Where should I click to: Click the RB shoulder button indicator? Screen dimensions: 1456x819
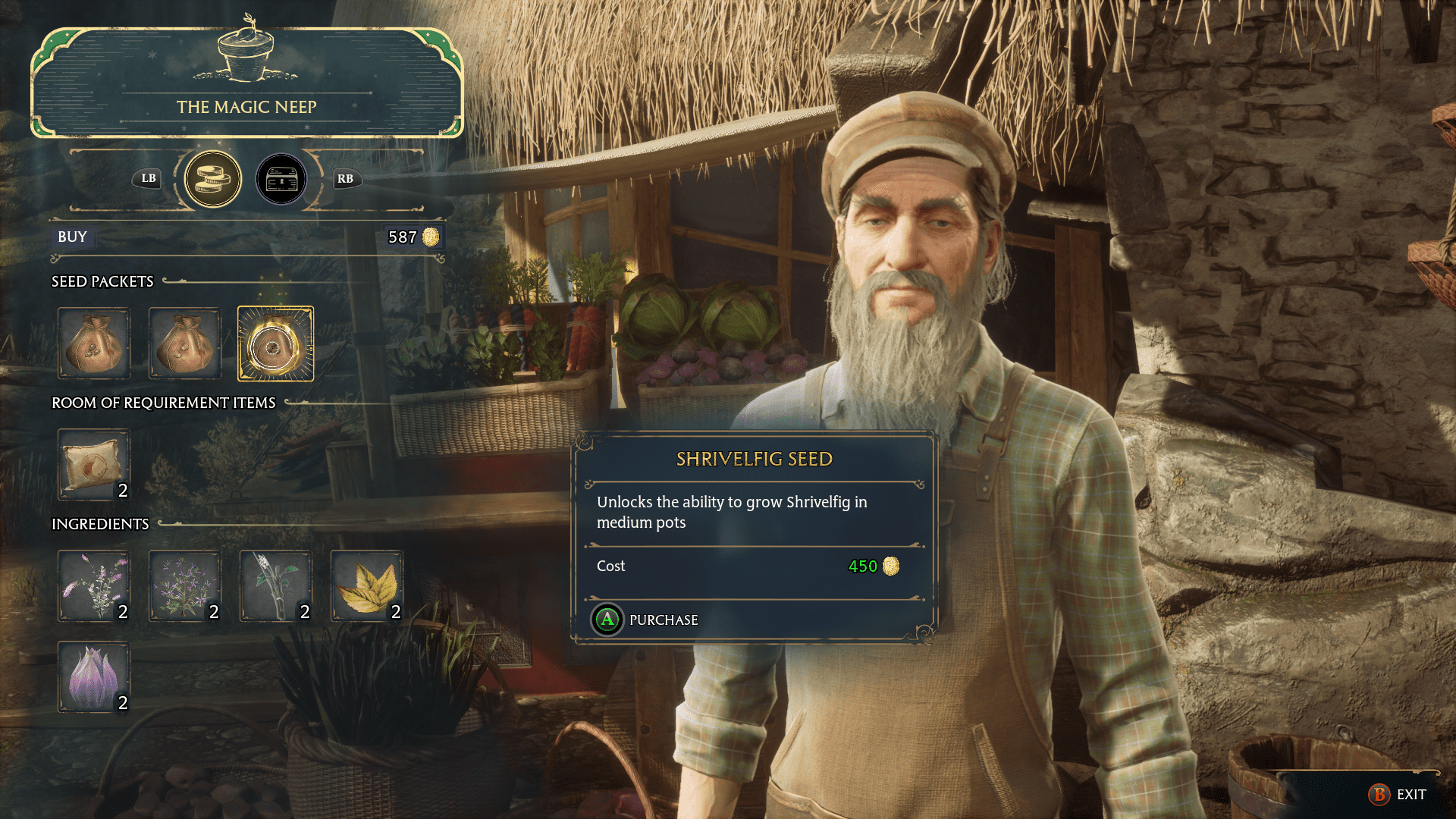pyautogui.click(x=346, y=180)
